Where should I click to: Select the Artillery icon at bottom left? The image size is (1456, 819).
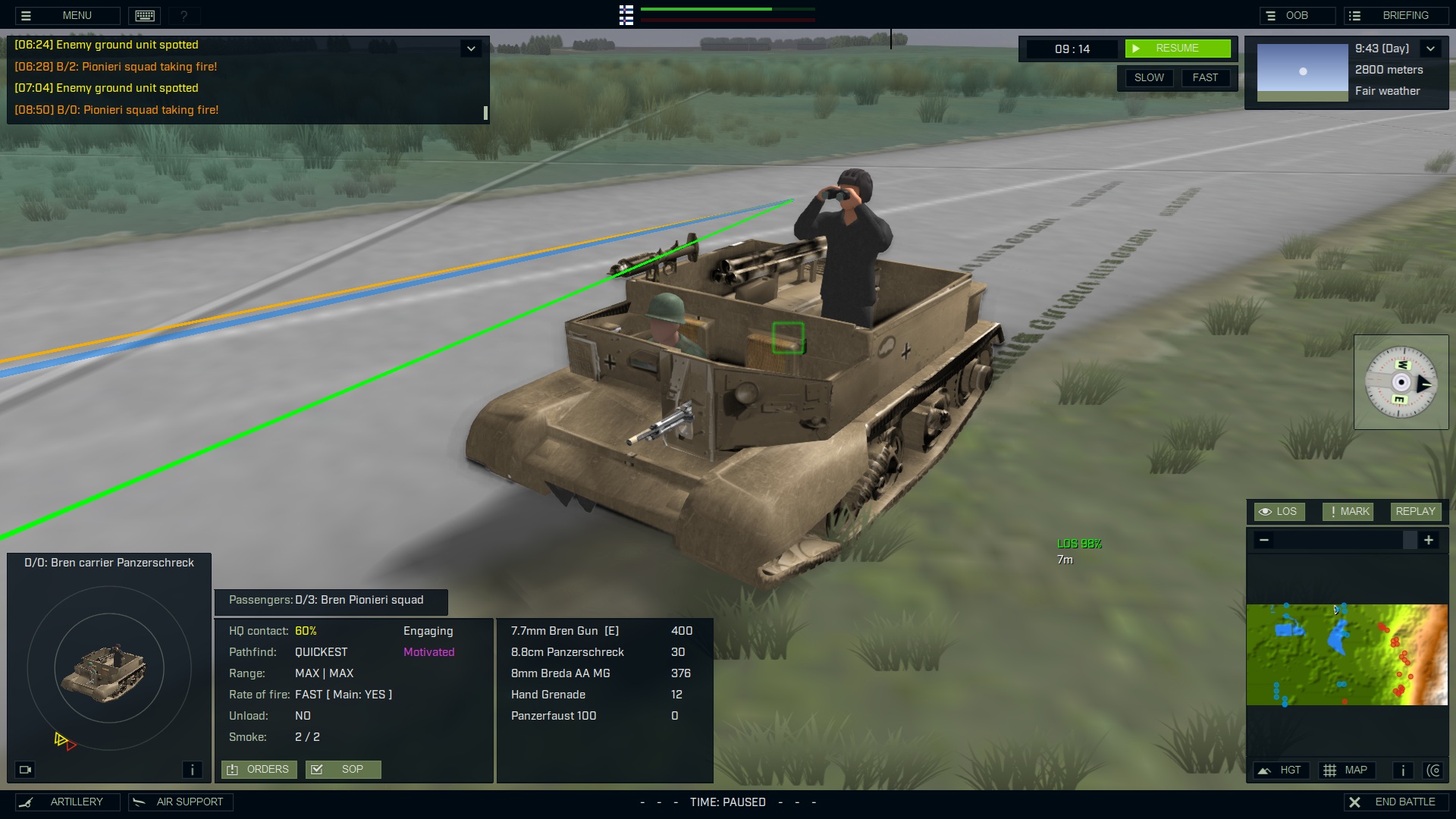pos(27,802)
